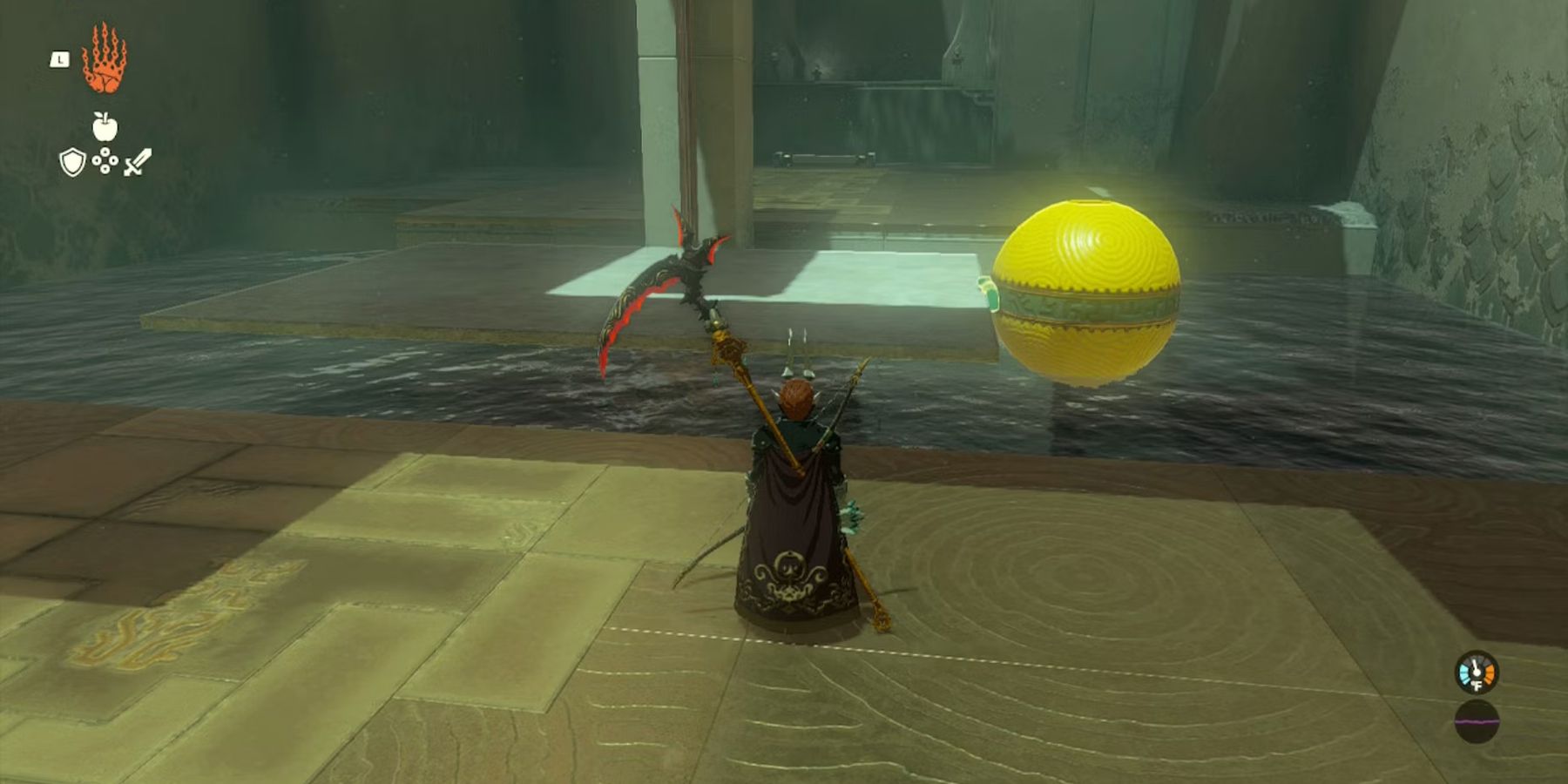Select the d-pad materials icon
The image size is (1568, 784).
click(105, 161)
